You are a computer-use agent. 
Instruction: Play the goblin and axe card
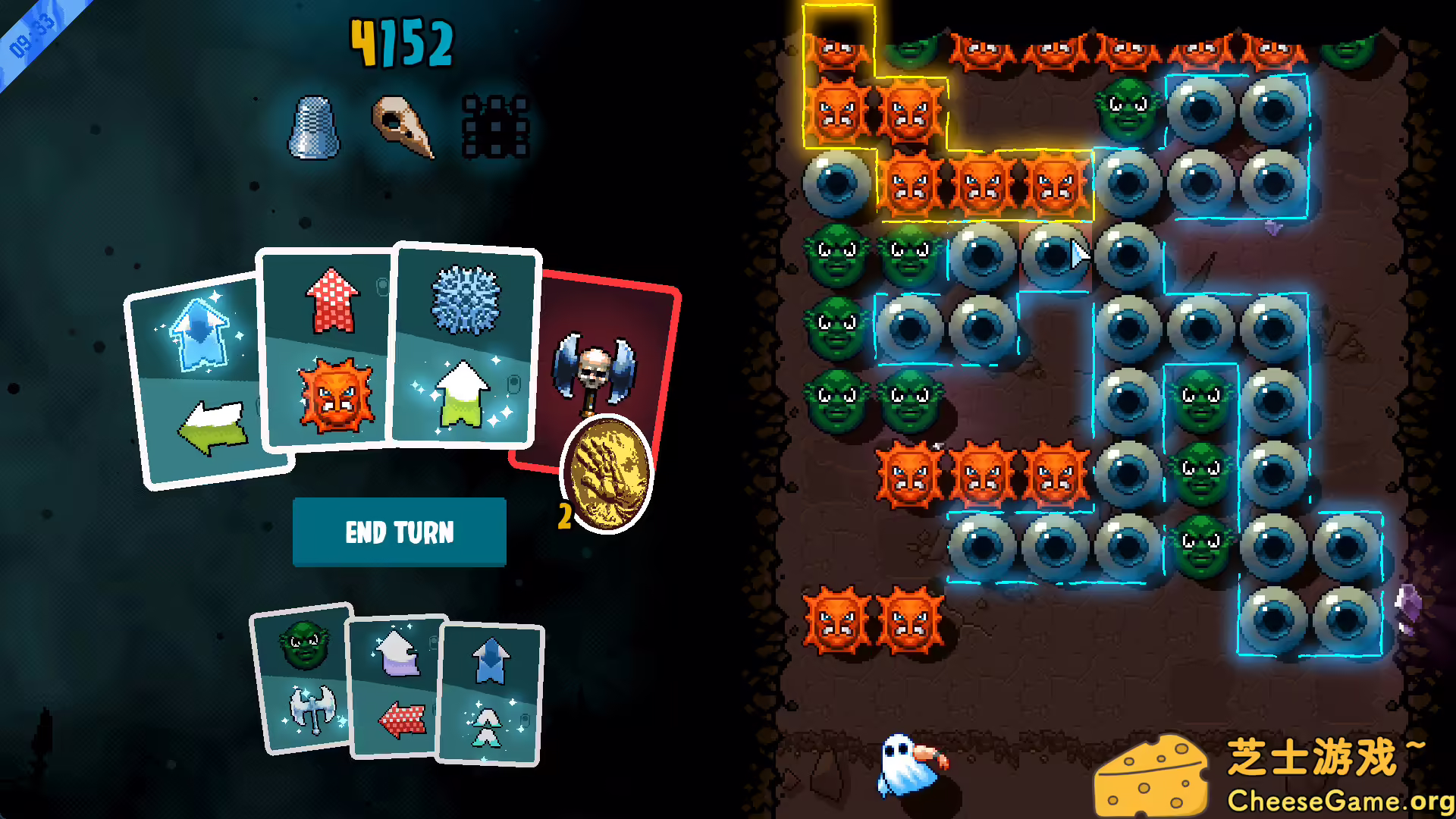306,677
